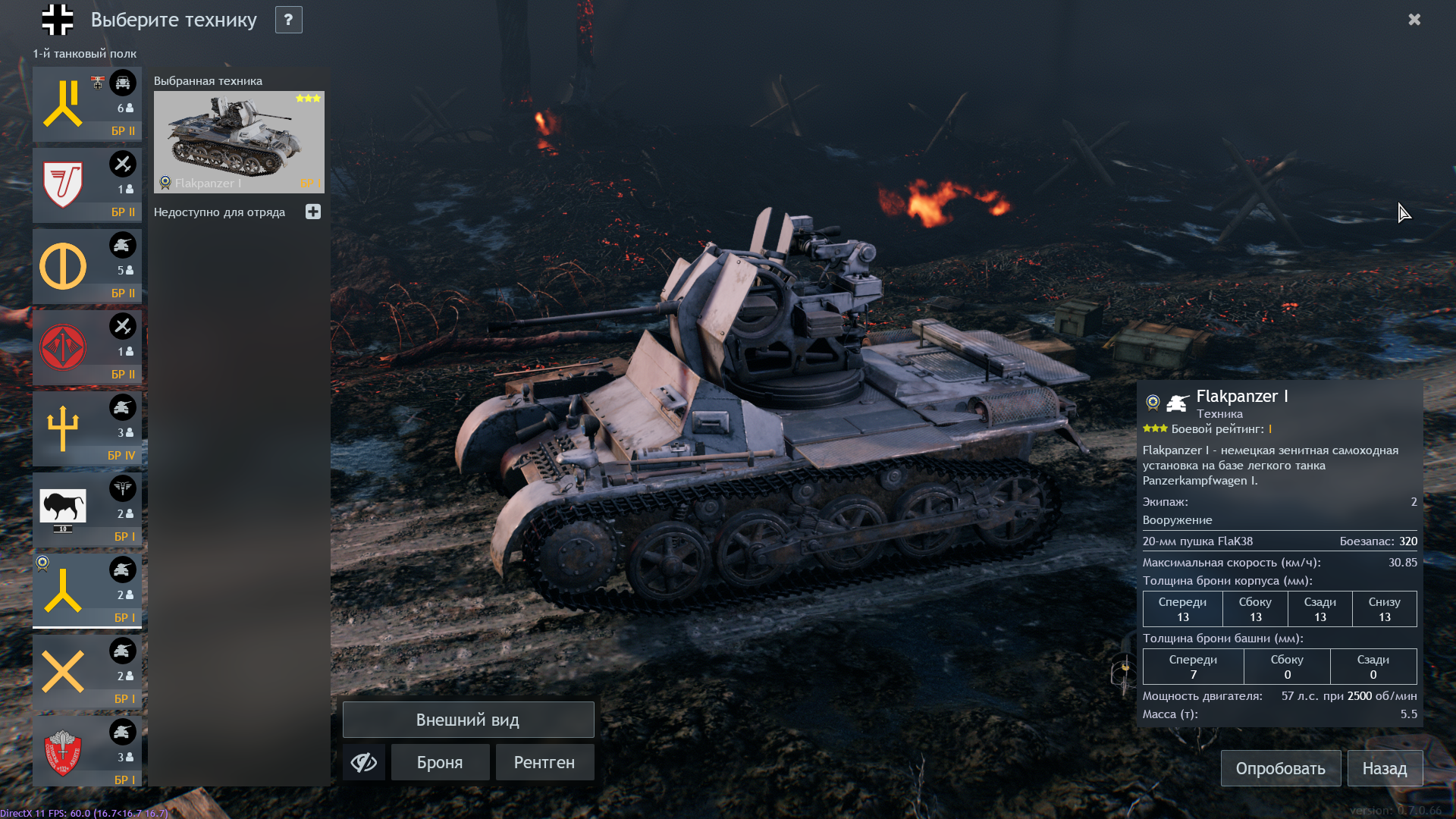Select the yellow circle emblem tank squad
This screenshot has height=819, width=1456.
[x=86, y=266]
